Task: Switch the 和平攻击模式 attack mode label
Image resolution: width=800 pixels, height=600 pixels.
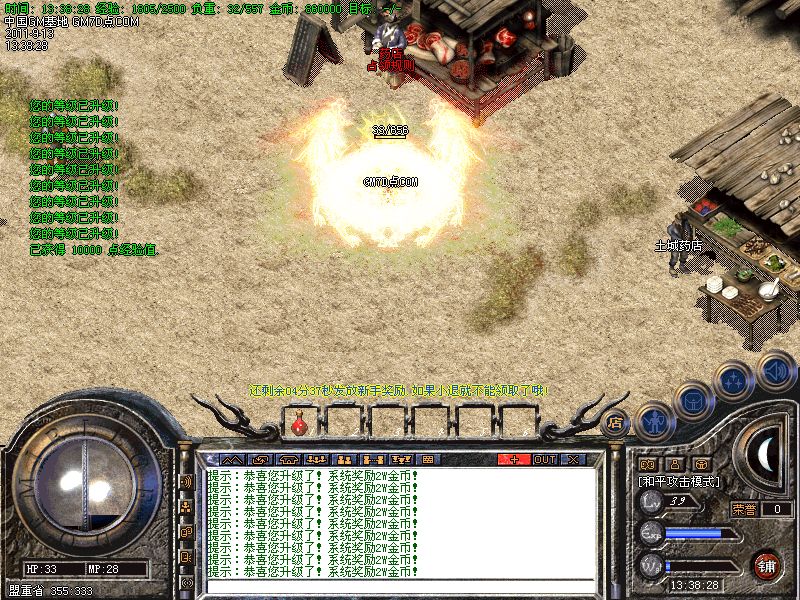Action: (680, 481)
